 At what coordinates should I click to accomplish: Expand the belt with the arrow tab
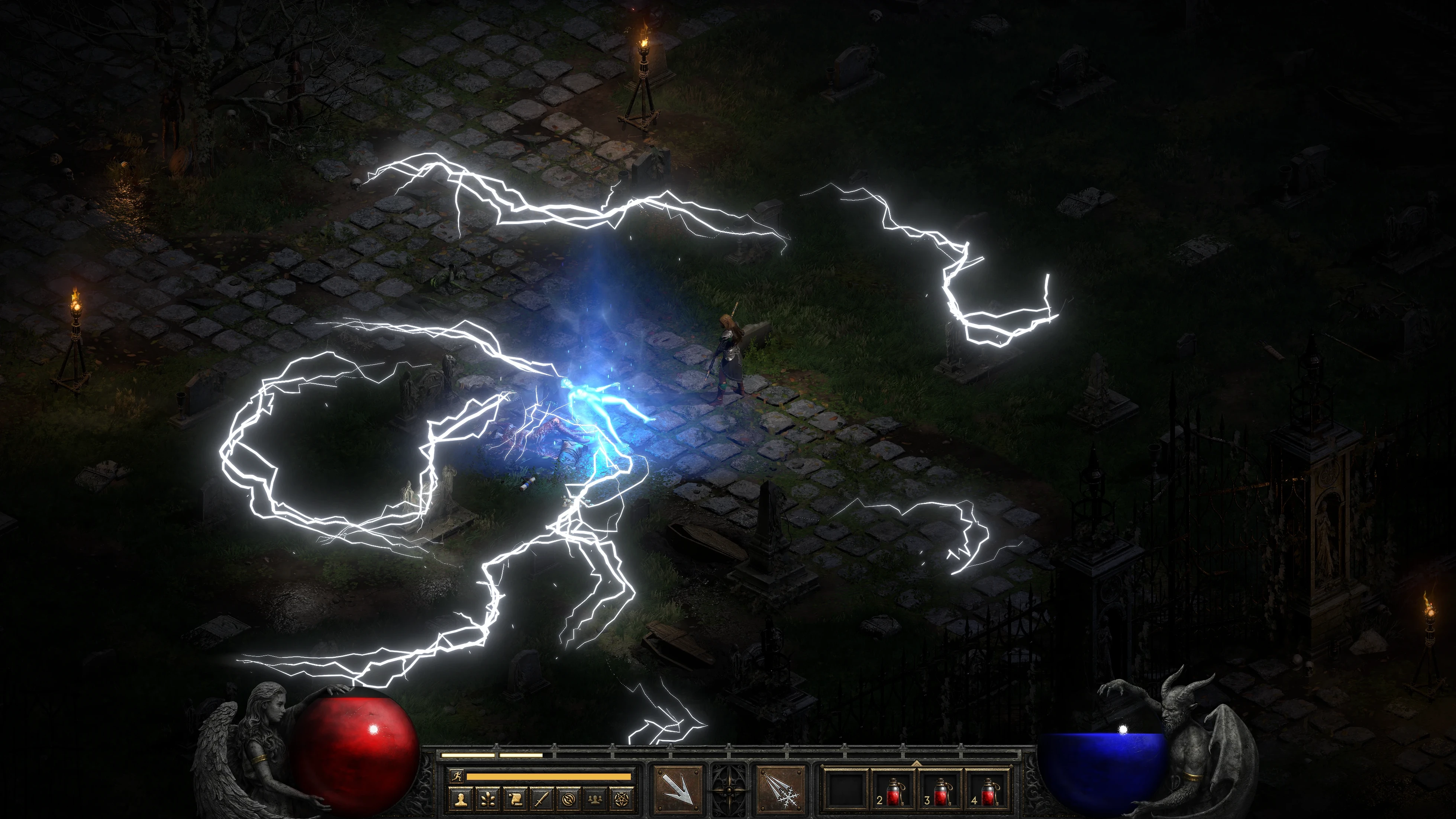(x=916, y=763)
